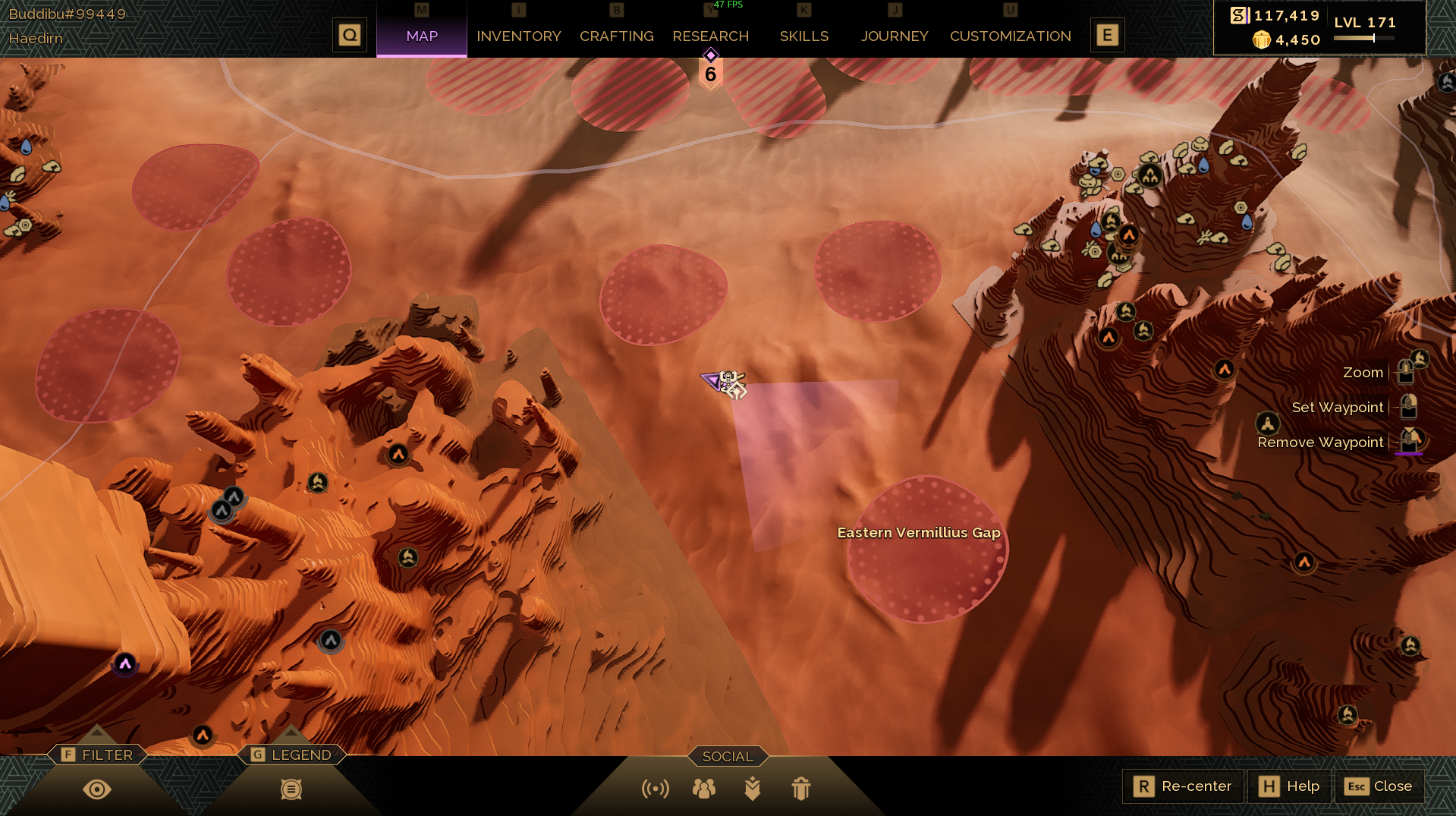1456x816 pixels.
Task: Select the Research tab
Action: click(x=710, y=36)
